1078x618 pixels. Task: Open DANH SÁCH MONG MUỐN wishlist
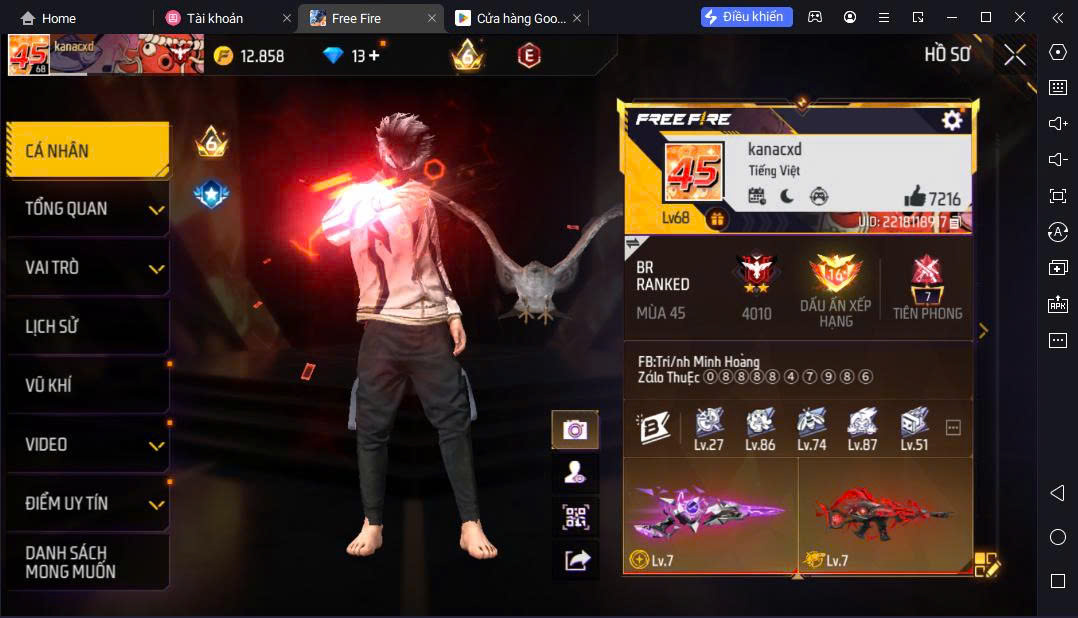point(87,562)
